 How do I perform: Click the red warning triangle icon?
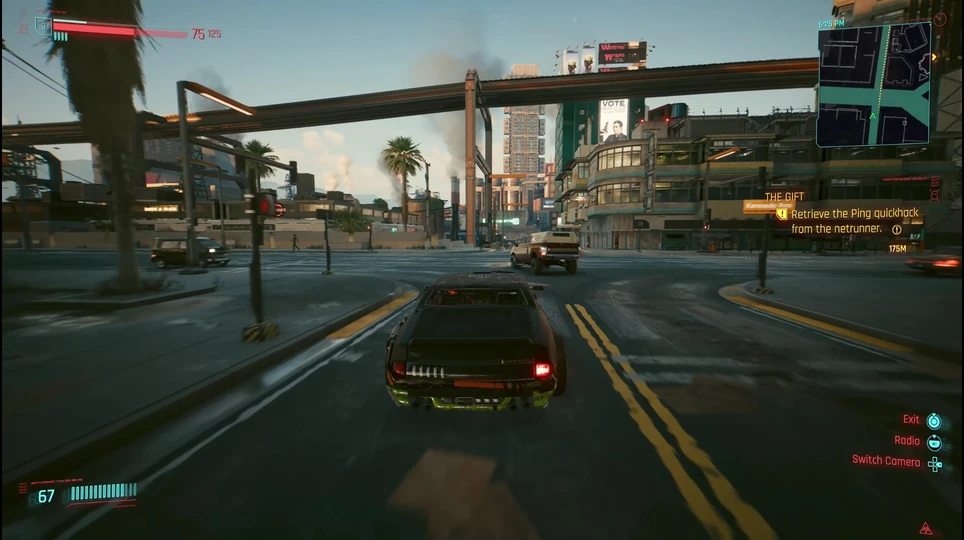point(926,528)
